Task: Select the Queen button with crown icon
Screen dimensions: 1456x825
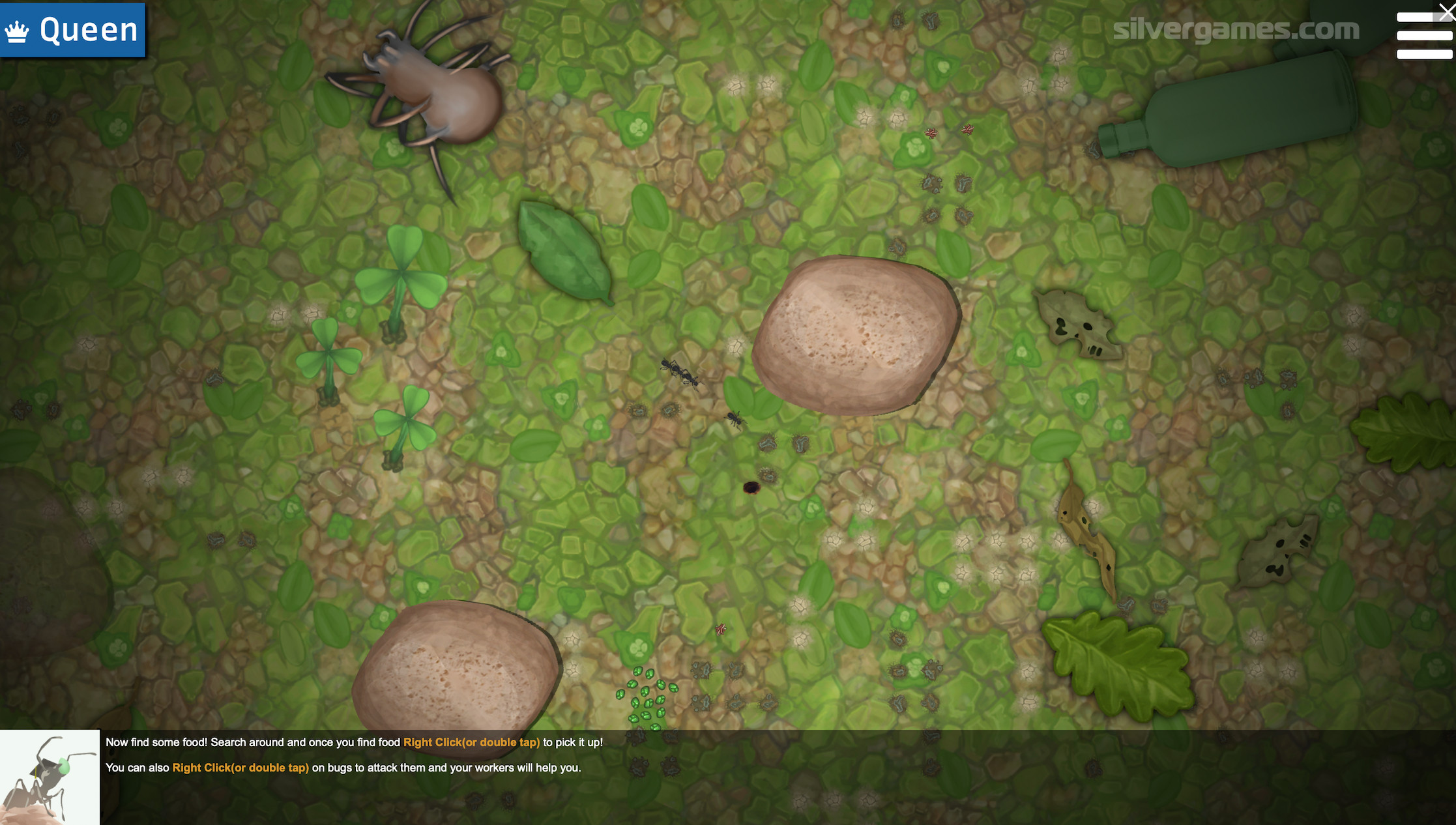Action: pos(72,30)
